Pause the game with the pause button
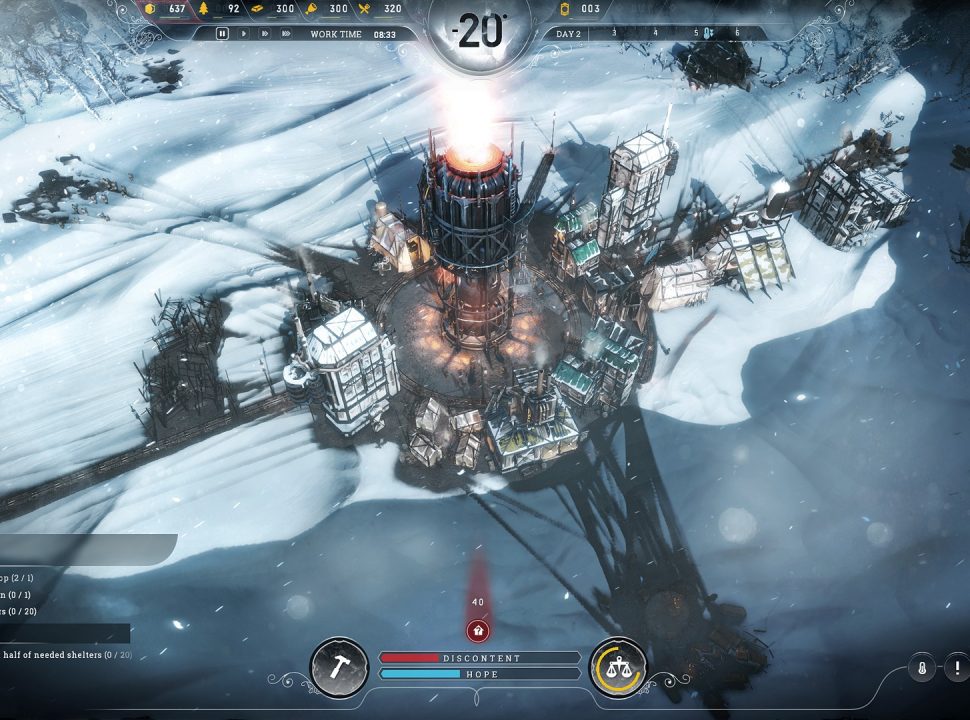 tap(223, 33)
